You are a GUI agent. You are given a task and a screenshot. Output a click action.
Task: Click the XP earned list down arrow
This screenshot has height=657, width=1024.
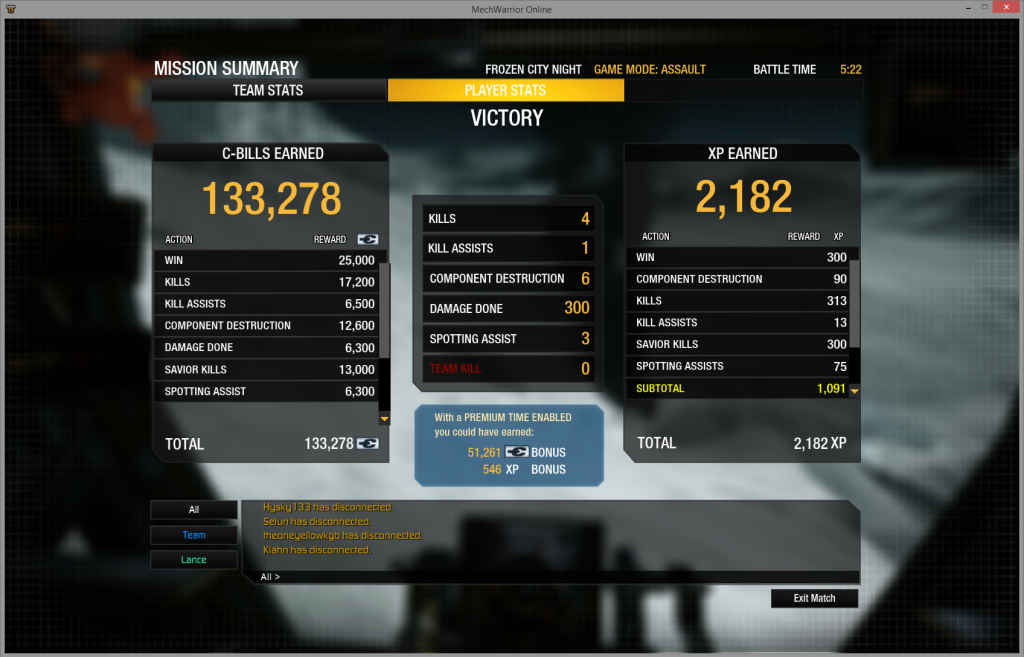point(854,390)
